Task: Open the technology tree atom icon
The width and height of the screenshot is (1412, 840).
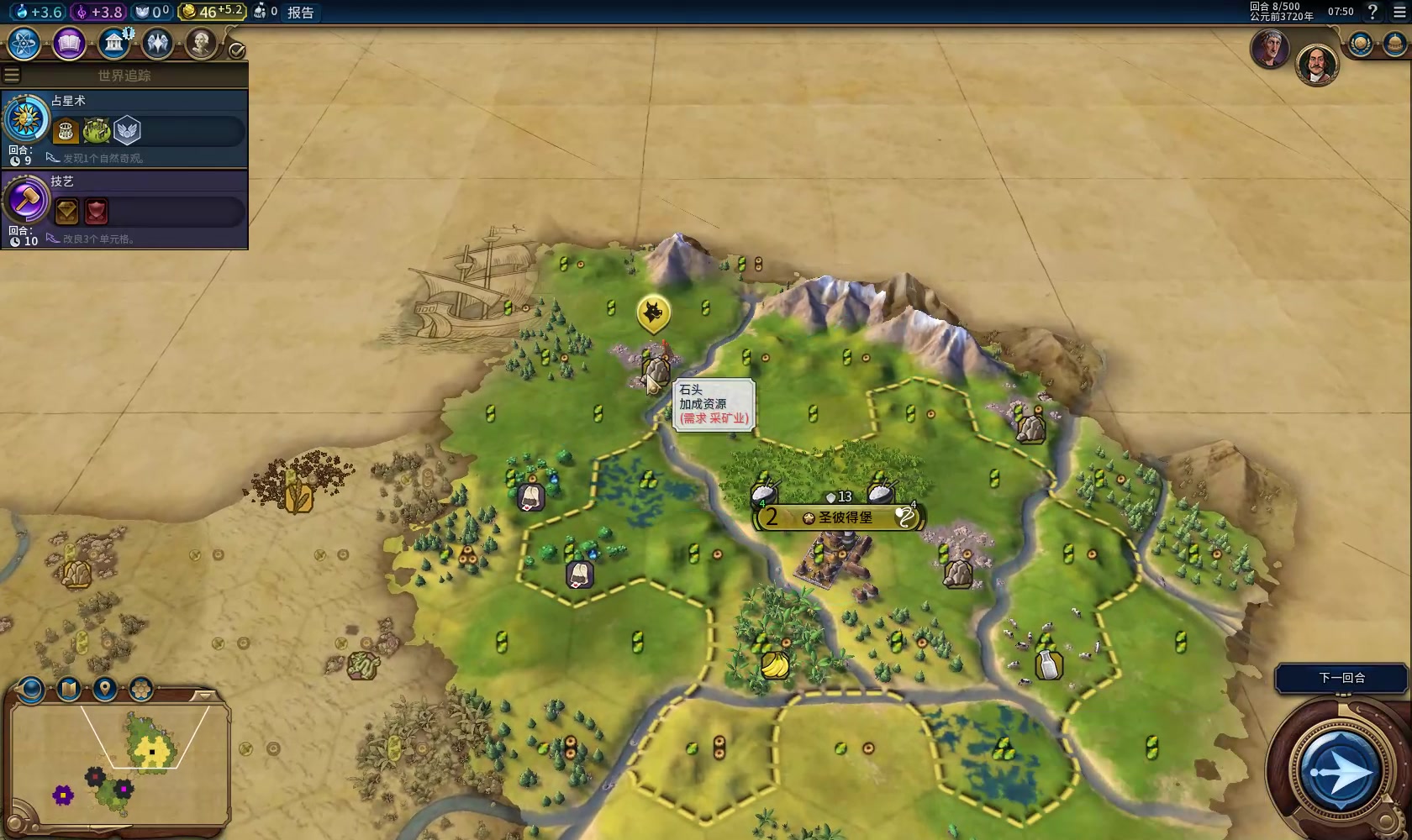Action: pyautogui.click(x=24, y=44)
